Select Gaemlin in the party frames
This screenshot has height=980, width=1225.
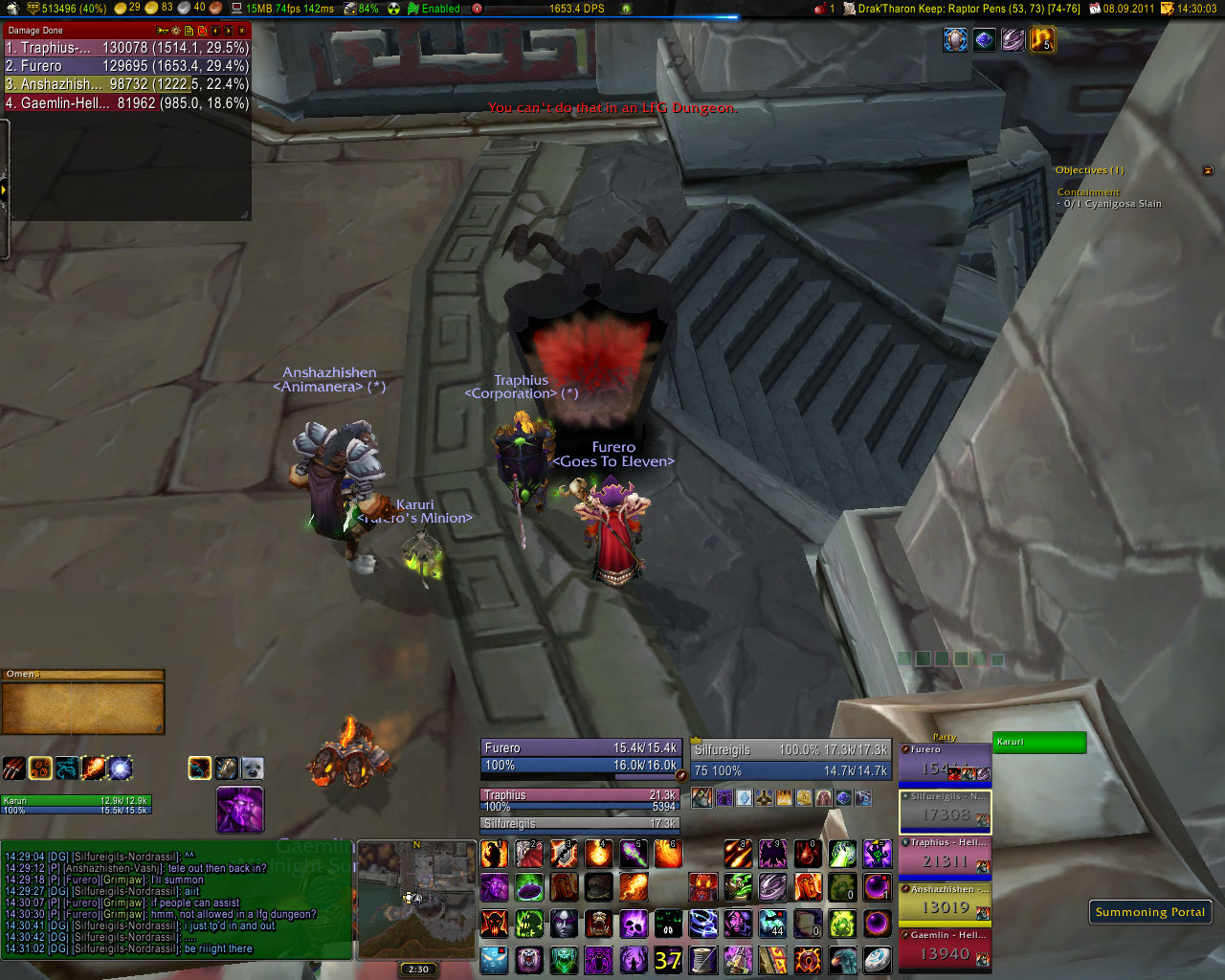coord(945,949)
